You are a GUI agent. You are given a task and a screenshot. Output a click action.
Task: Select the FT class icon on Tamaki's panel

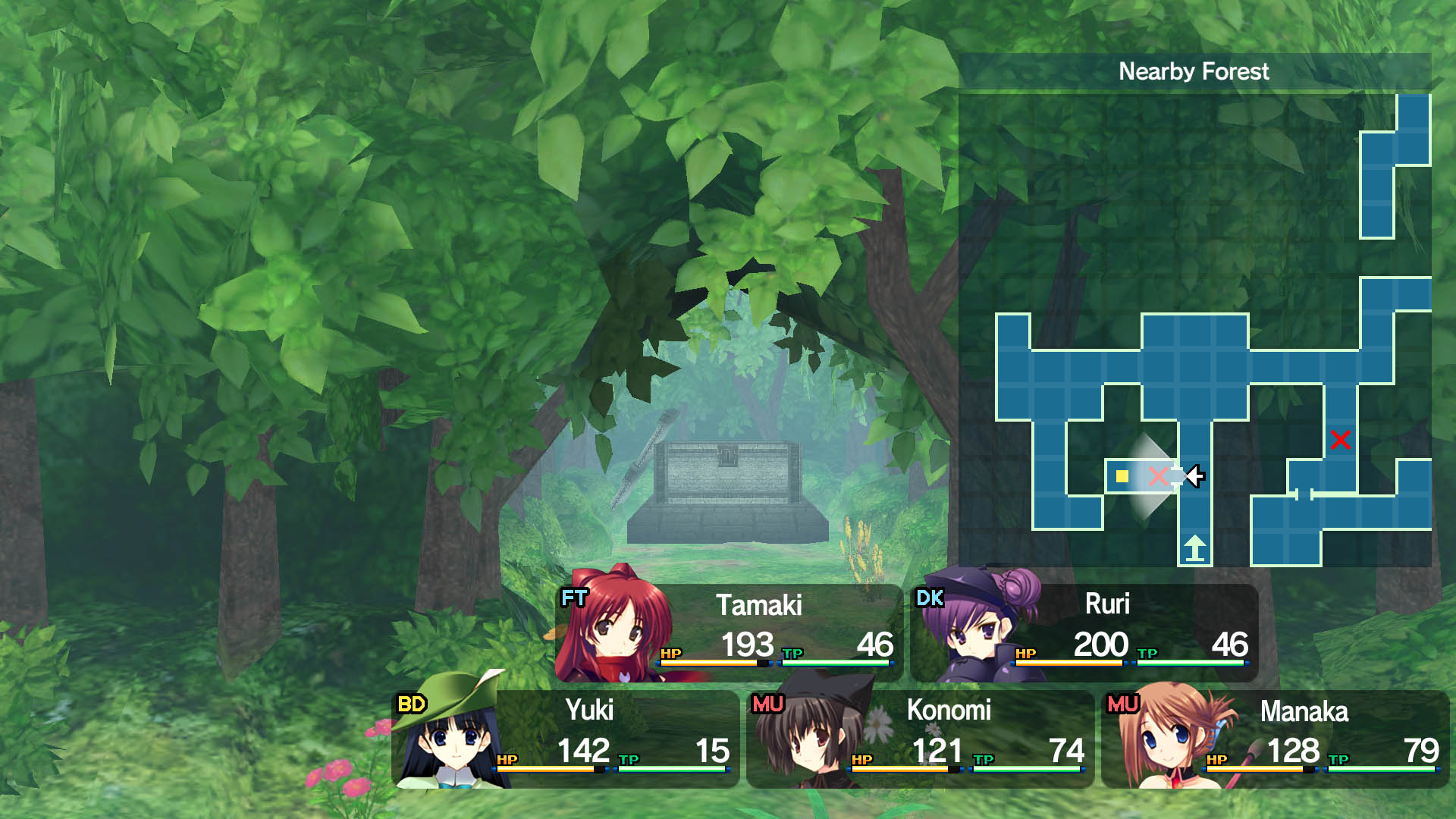pyautogui.click(x=573, y=598)
